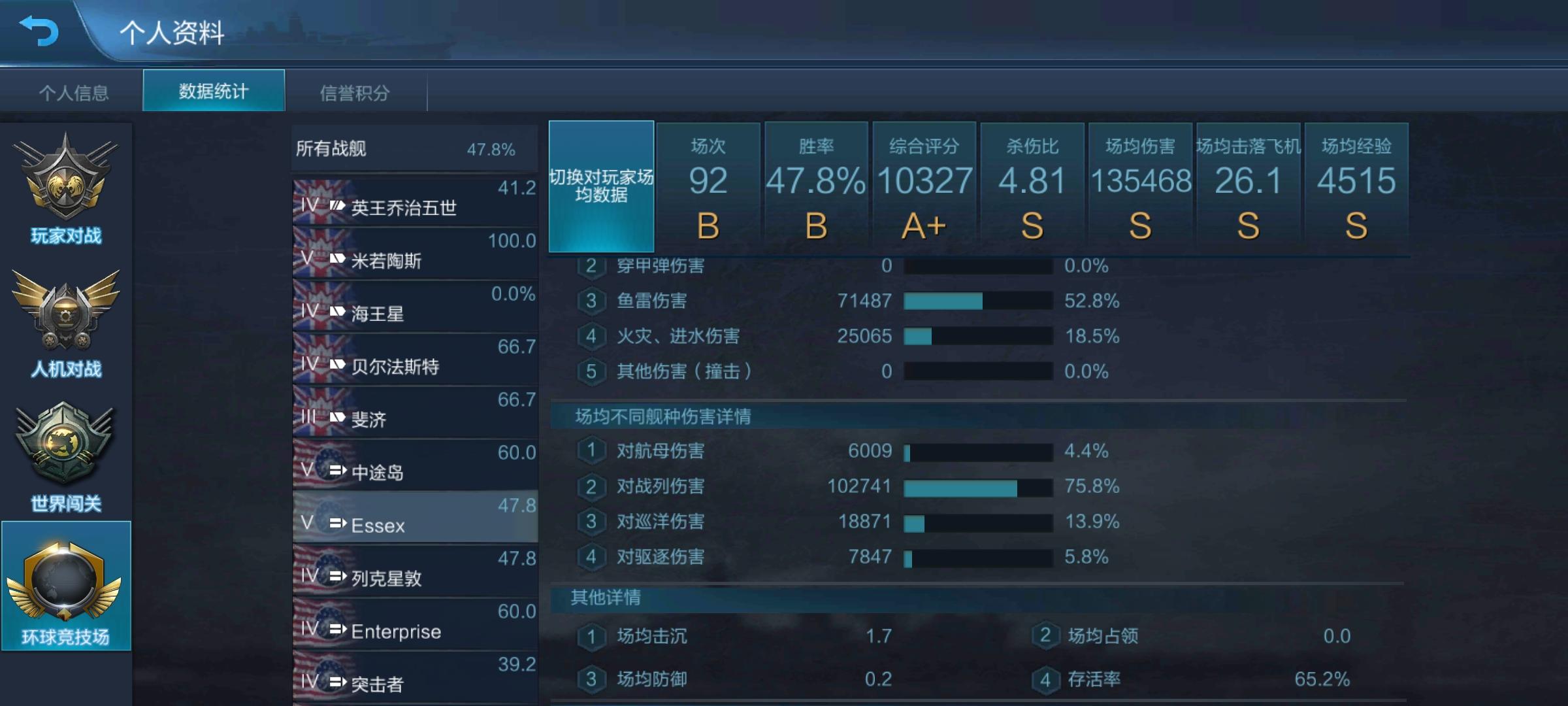1568x706 pixels.
Task: Click hexagon badge 1 beside 对航母伤害
Action: [x=593, y=451]
